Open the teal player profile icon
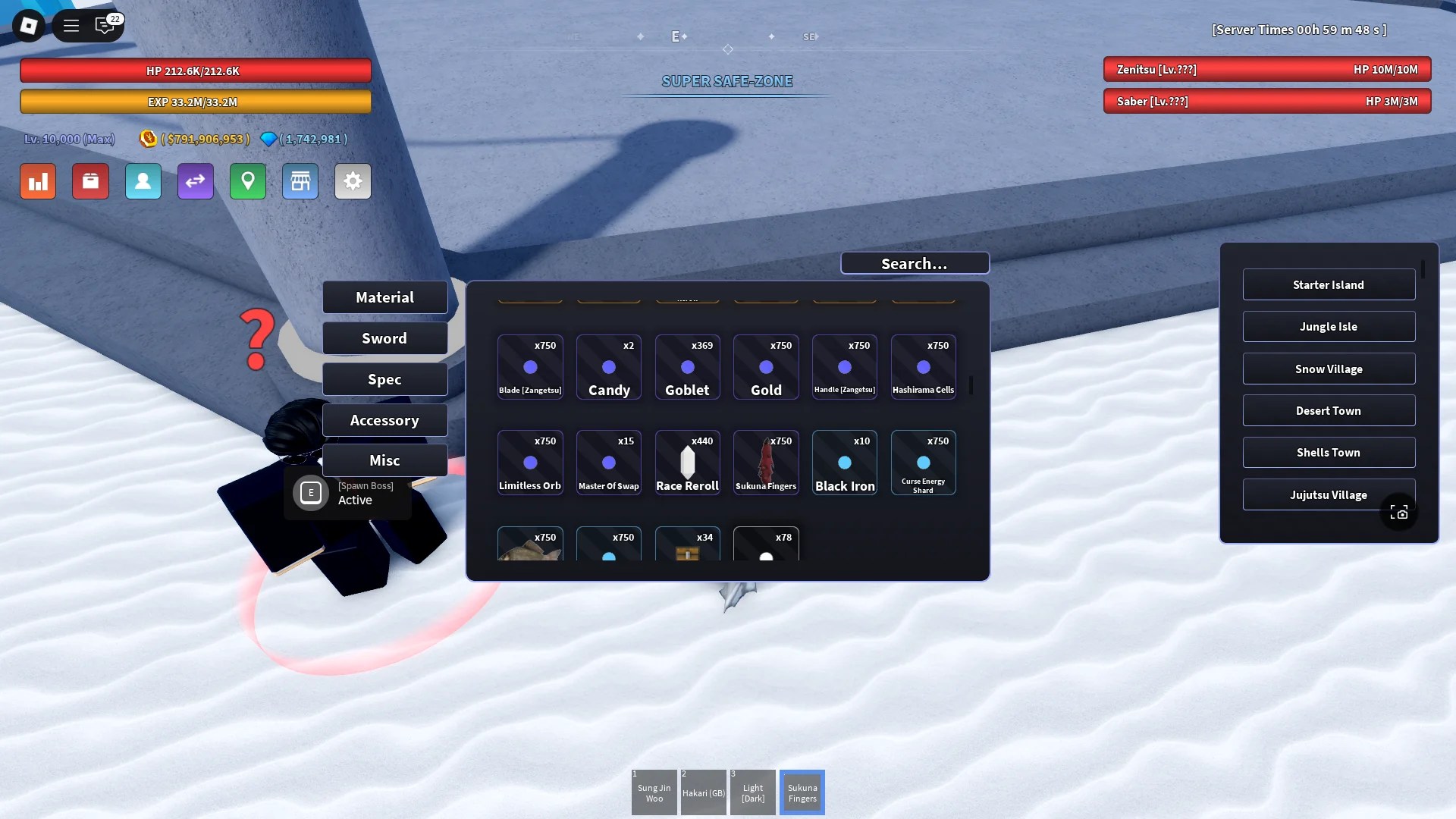1456x819 pixels. coord(143,181)
